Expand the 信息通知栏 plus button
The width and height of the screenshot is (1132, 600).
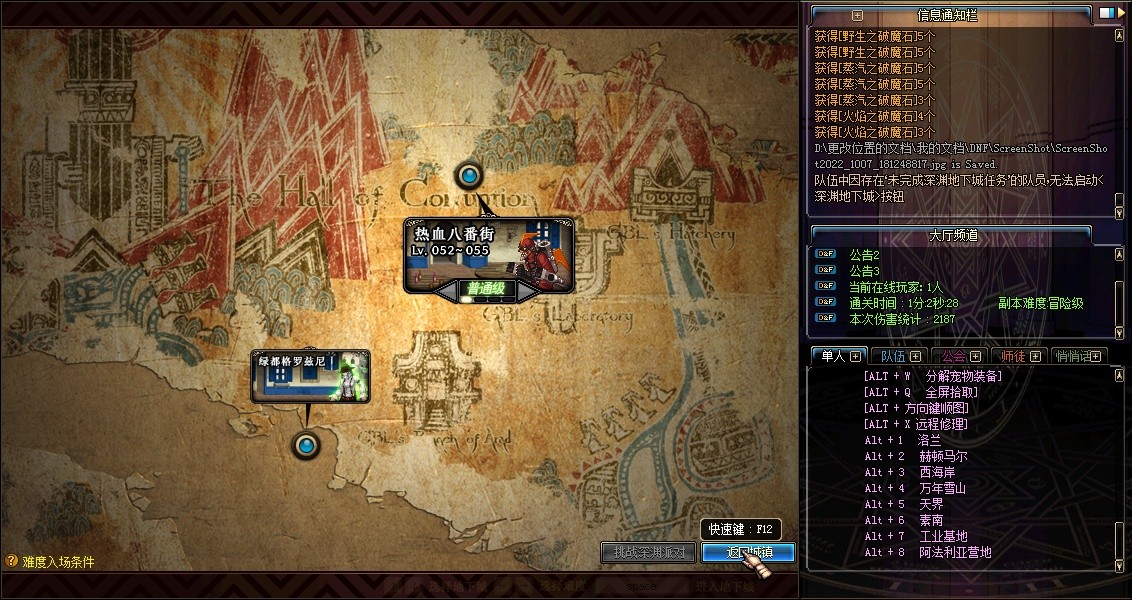coord(857,15)
